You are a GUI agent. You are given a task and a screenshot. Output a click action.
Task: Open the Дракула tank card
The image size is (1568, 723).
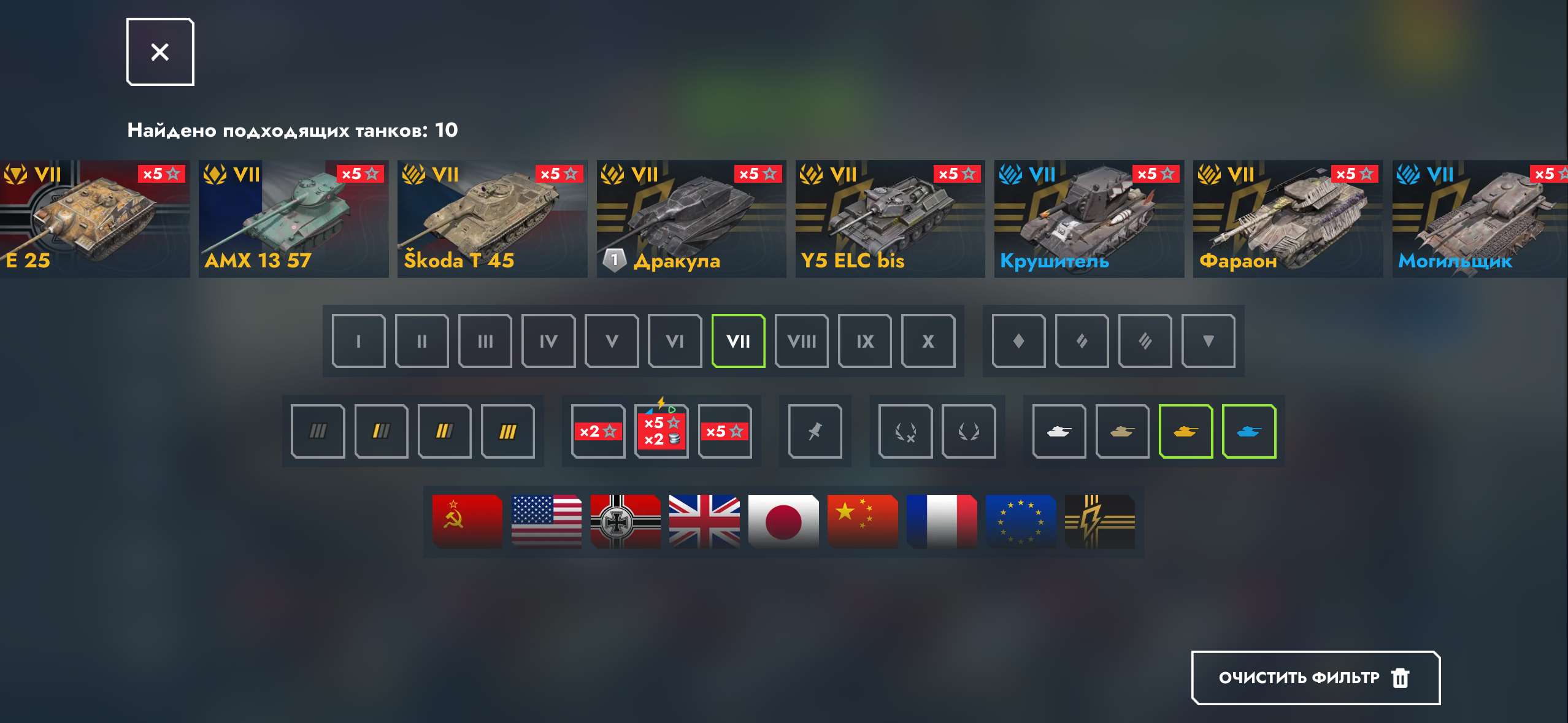point(691,218)
